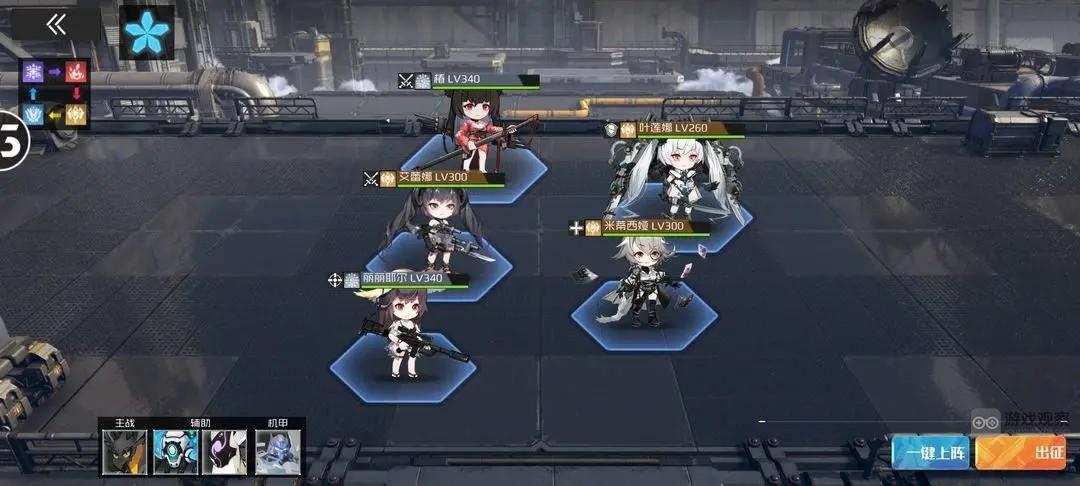1080x486 pixels.
Task: Go back using the double-arrow button
Action: [56, 25]
